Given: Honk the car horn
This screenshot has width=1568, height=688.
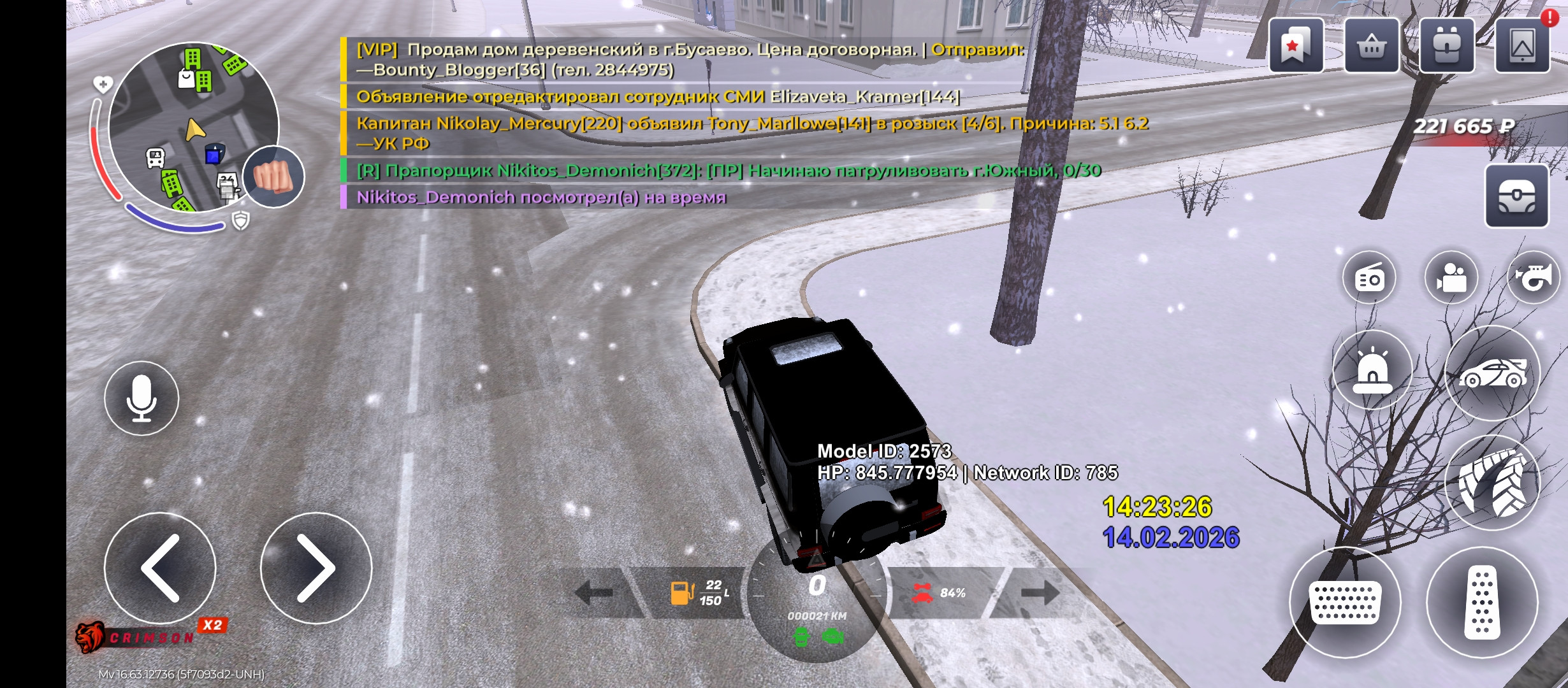Looking at the screenshot, I should pyautogui.click(x=1534, y=278).
